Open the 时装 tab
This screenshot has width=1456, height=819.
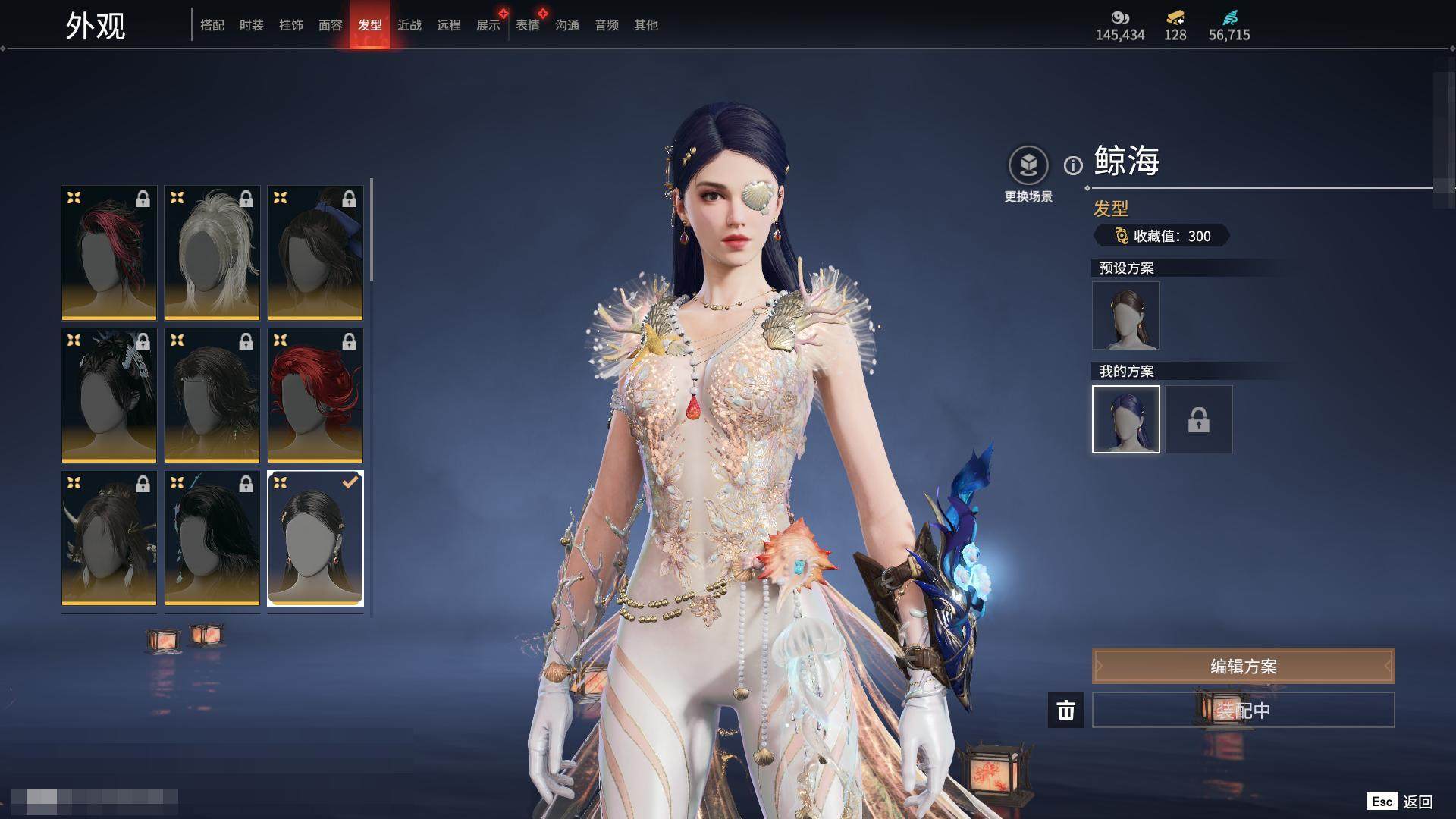pos(252,25)
